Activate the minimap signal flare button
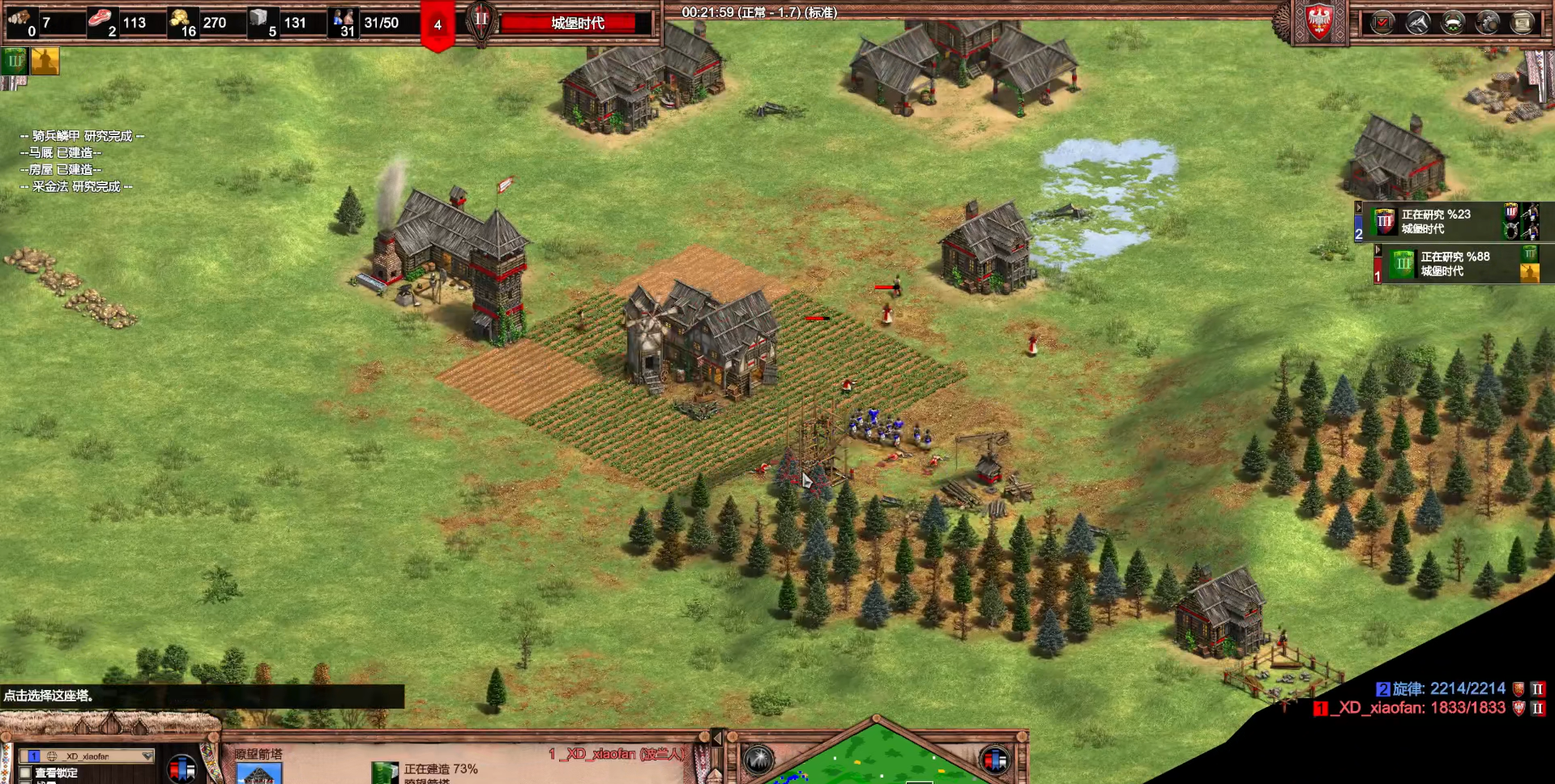Screen dimensions: 1555x784 pos(759,760)
